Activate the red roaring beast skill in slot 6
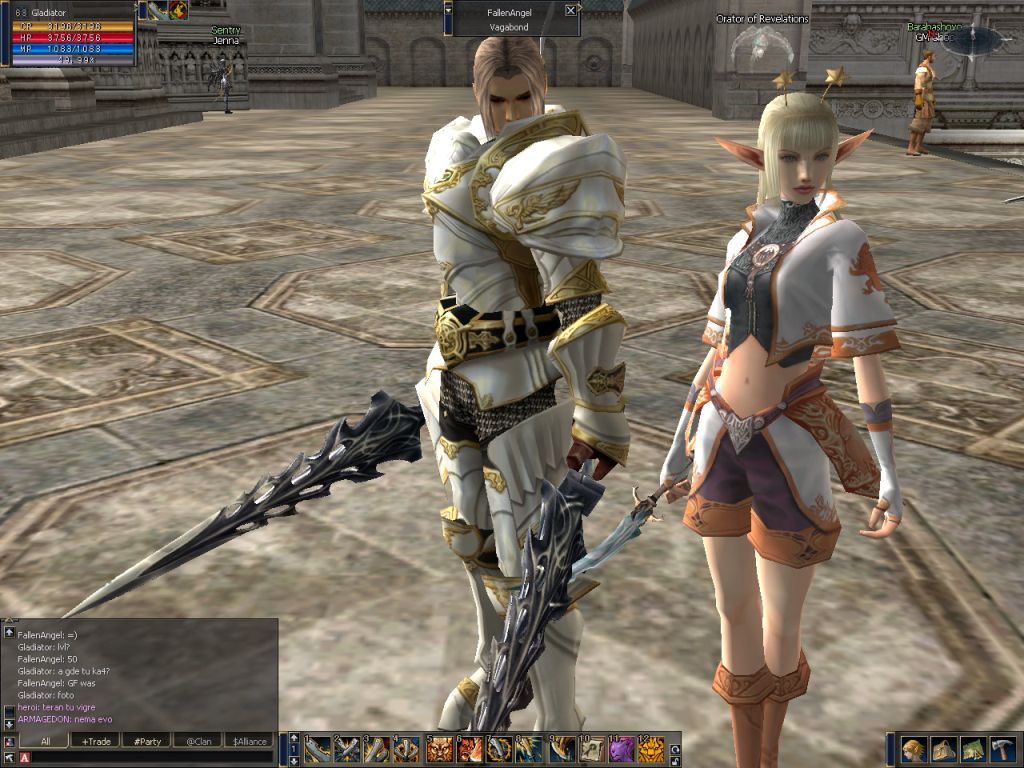Screen dimensions: 1024x768 tap(470, 749)
